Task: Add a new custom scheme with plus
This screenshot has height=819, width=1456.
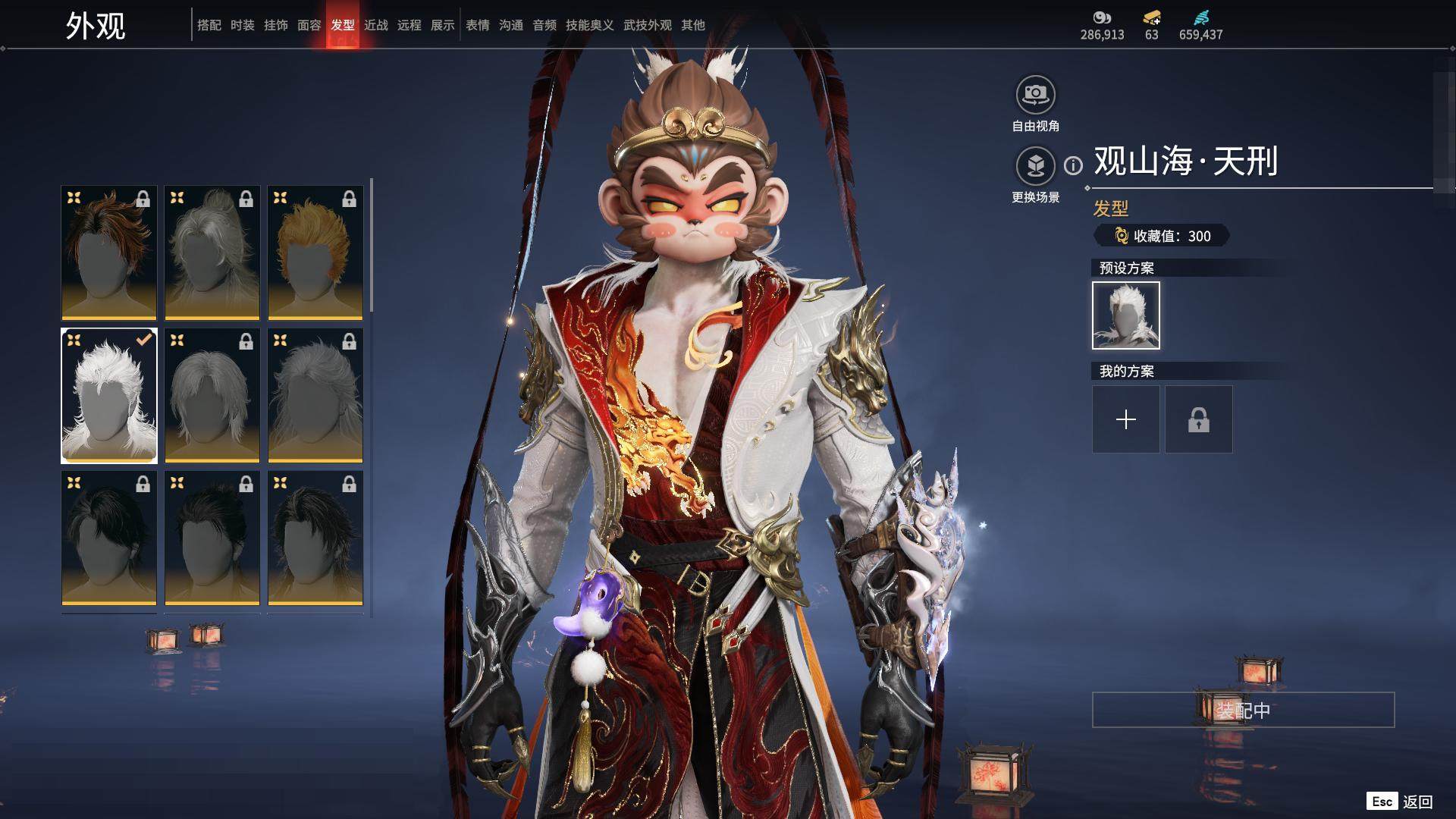Action: pyautogui.click(x=1125, y=419)
